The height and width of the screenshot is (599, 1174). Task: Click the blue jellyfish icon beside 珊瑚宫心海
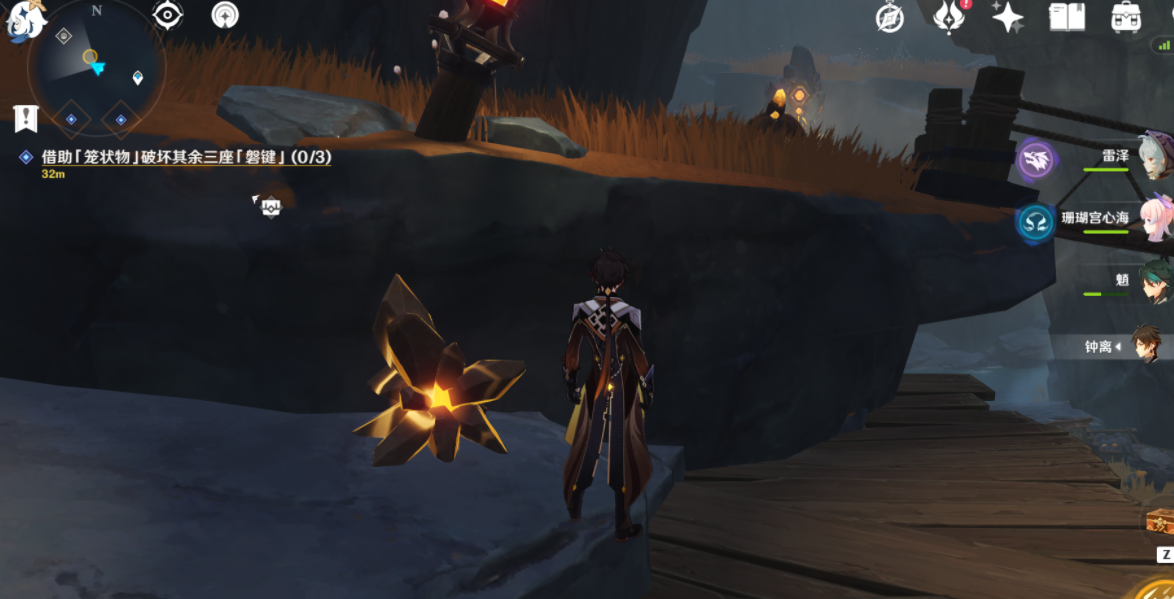[x=1036, y=222]
